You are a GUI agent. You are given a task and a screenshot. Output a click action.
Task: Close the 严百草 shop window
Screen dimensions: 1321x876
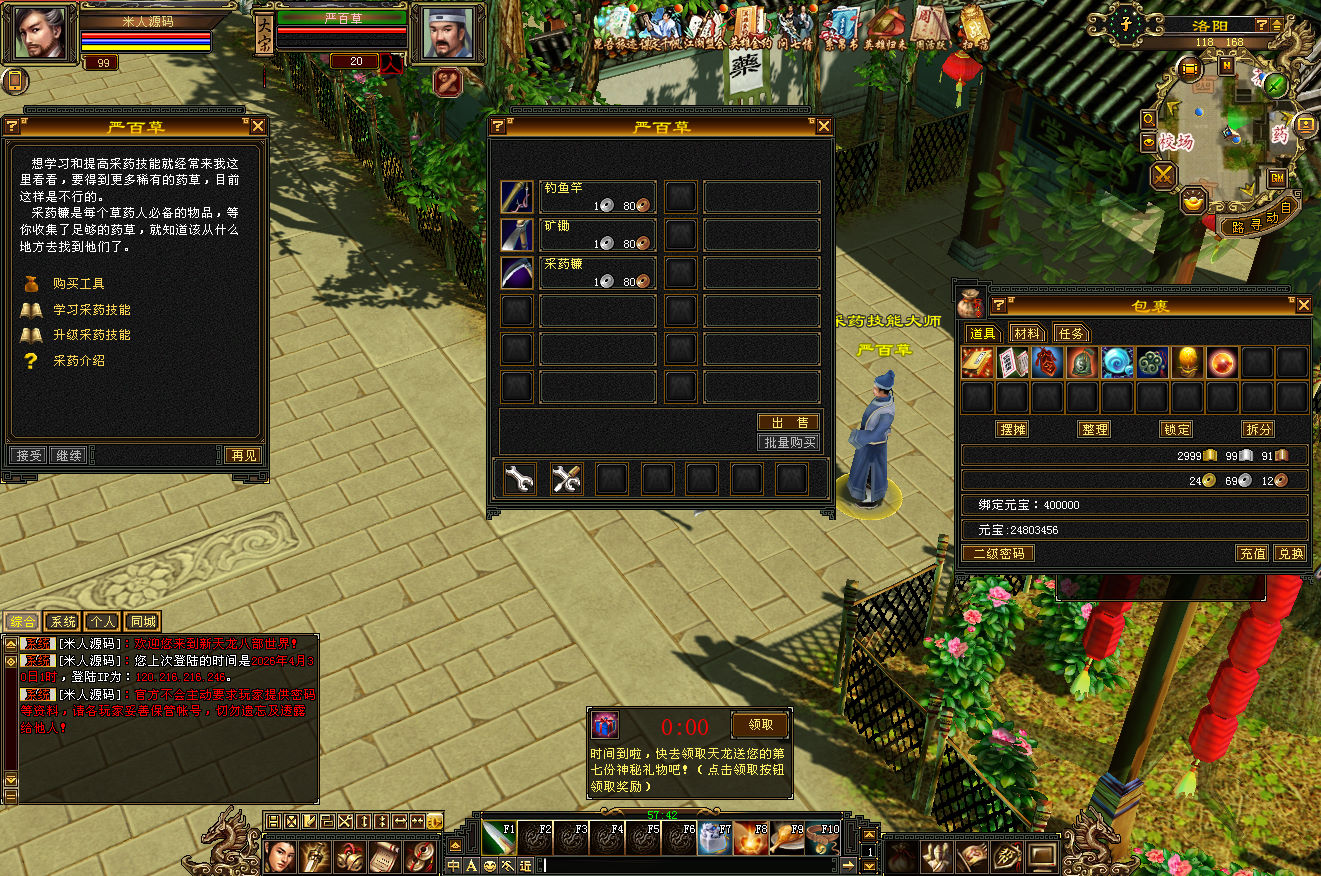[x=824, y=126]
